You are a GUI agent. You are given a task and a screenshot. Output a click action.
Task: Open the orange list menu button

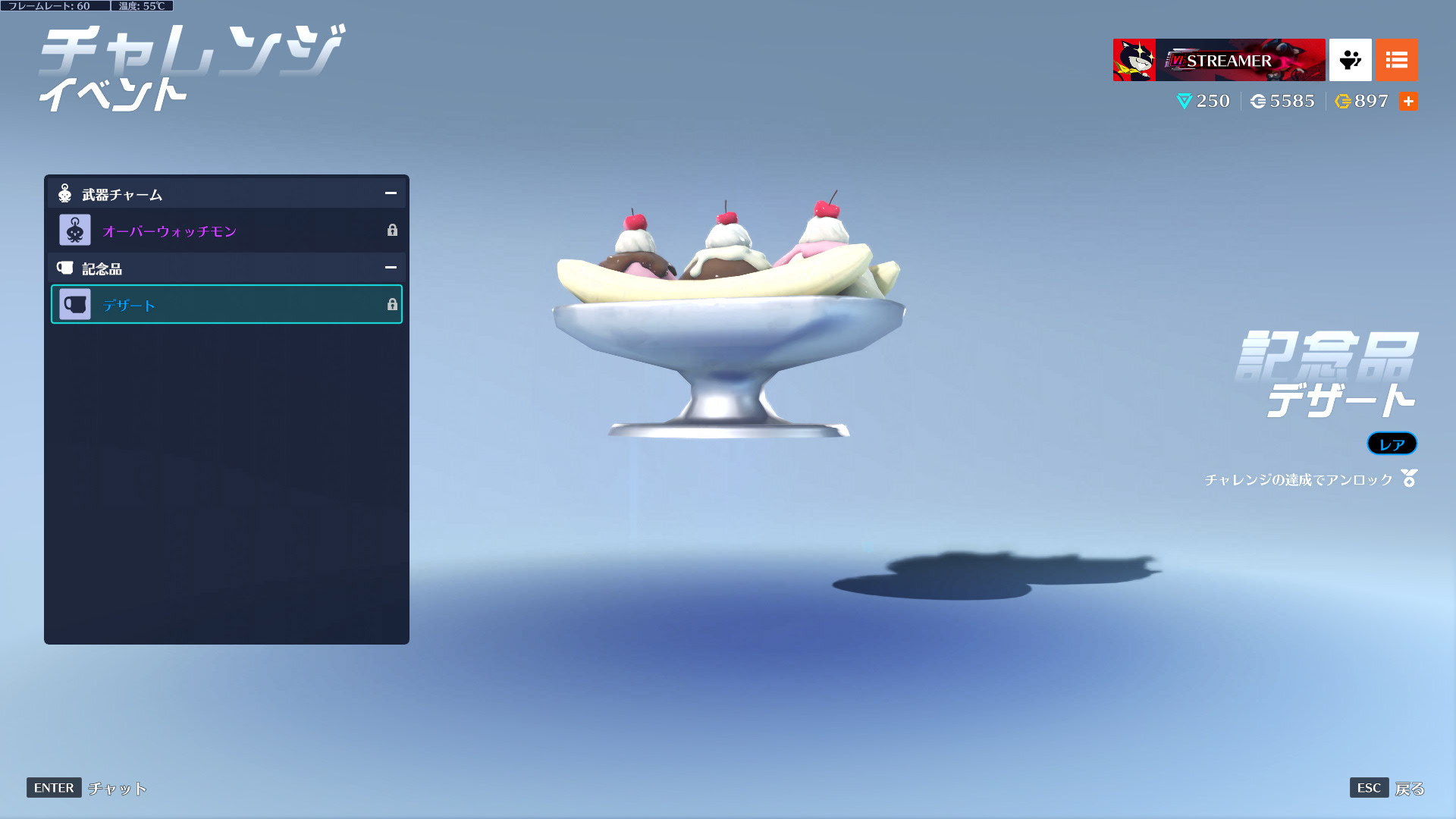[x=1396, y=60]
